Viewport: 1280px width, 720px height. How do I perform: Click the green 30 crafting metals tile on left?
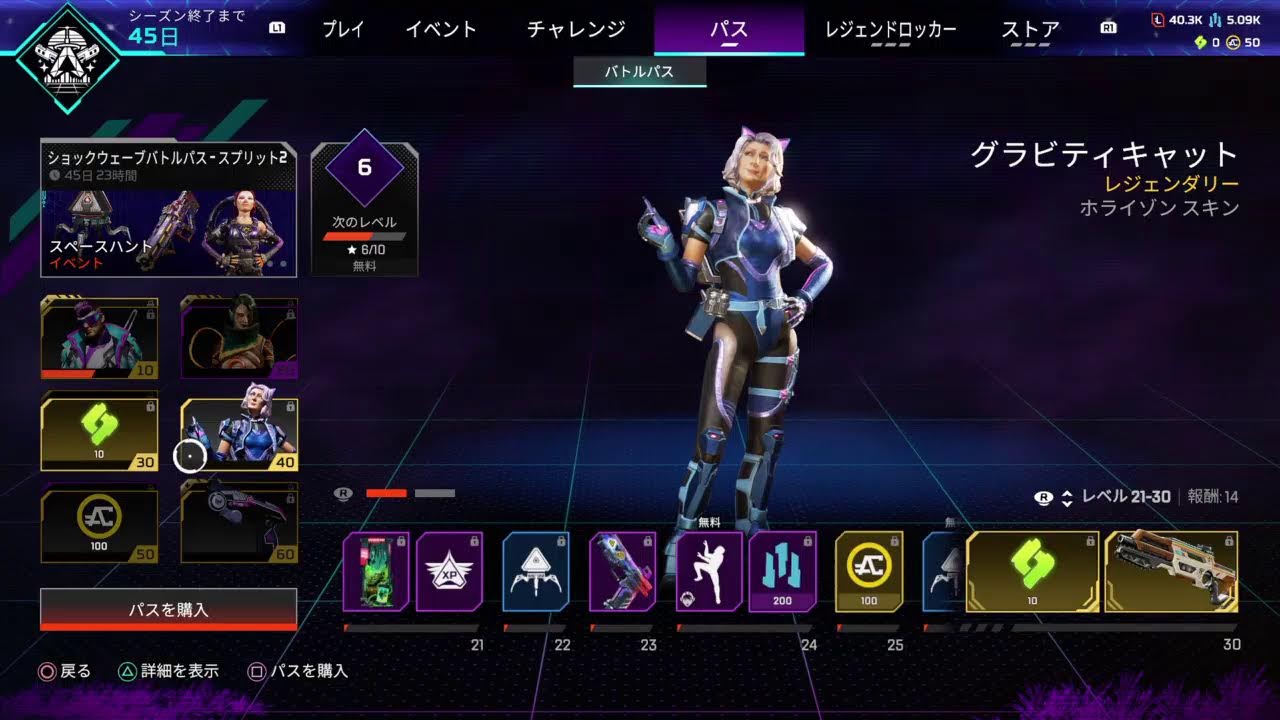[98, 432]
